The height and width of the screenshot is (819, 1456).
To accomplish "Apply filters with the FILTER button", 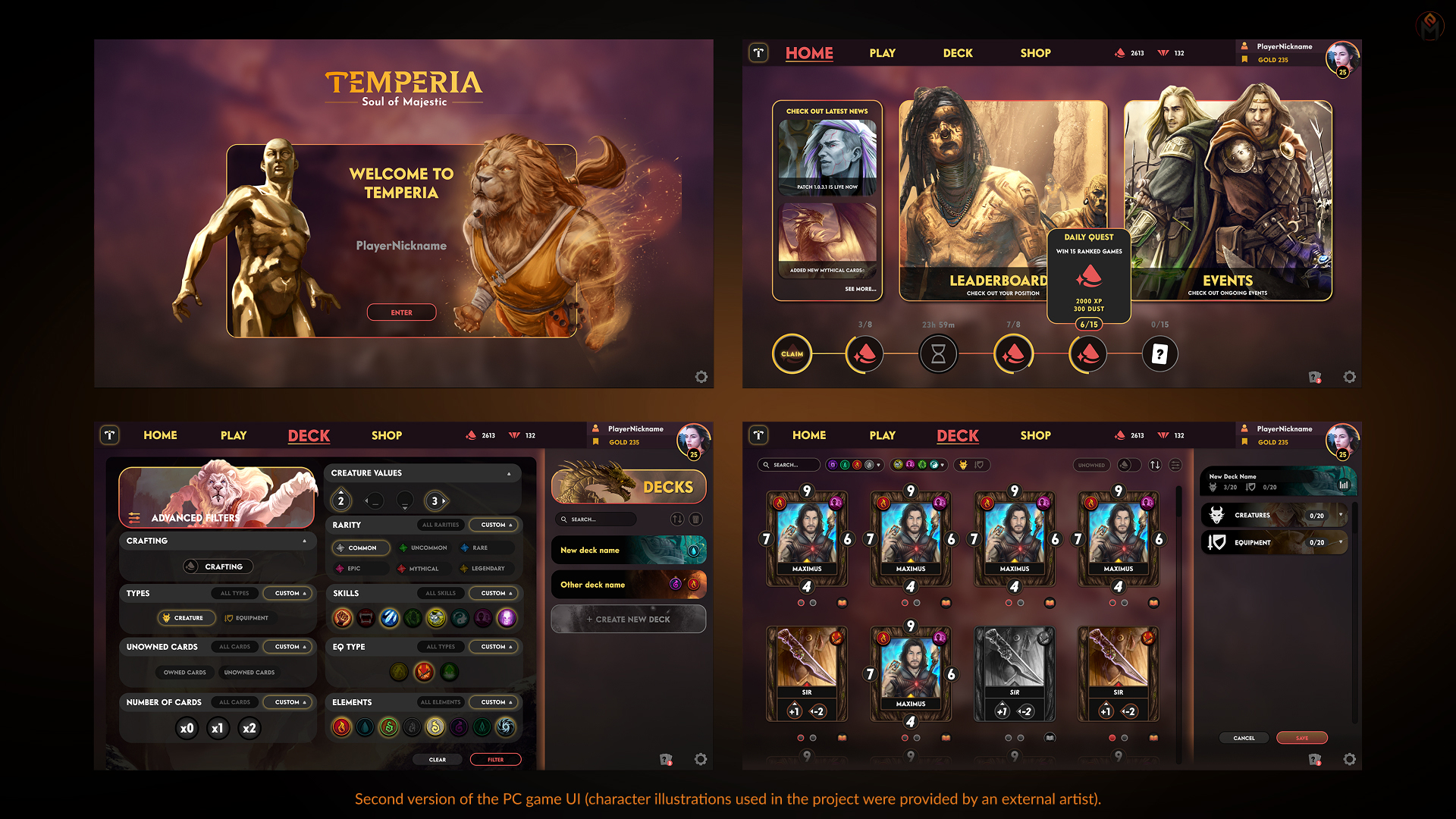I will click(x=495, y=759).
